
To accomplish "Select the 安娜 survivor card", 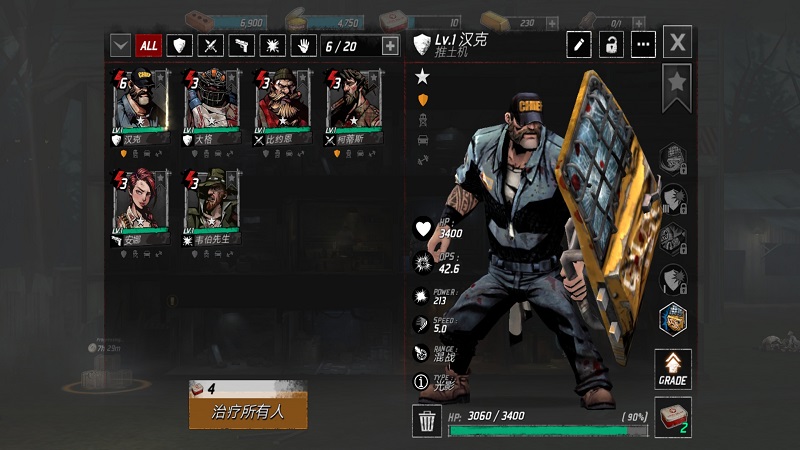I will click(139, 207).
